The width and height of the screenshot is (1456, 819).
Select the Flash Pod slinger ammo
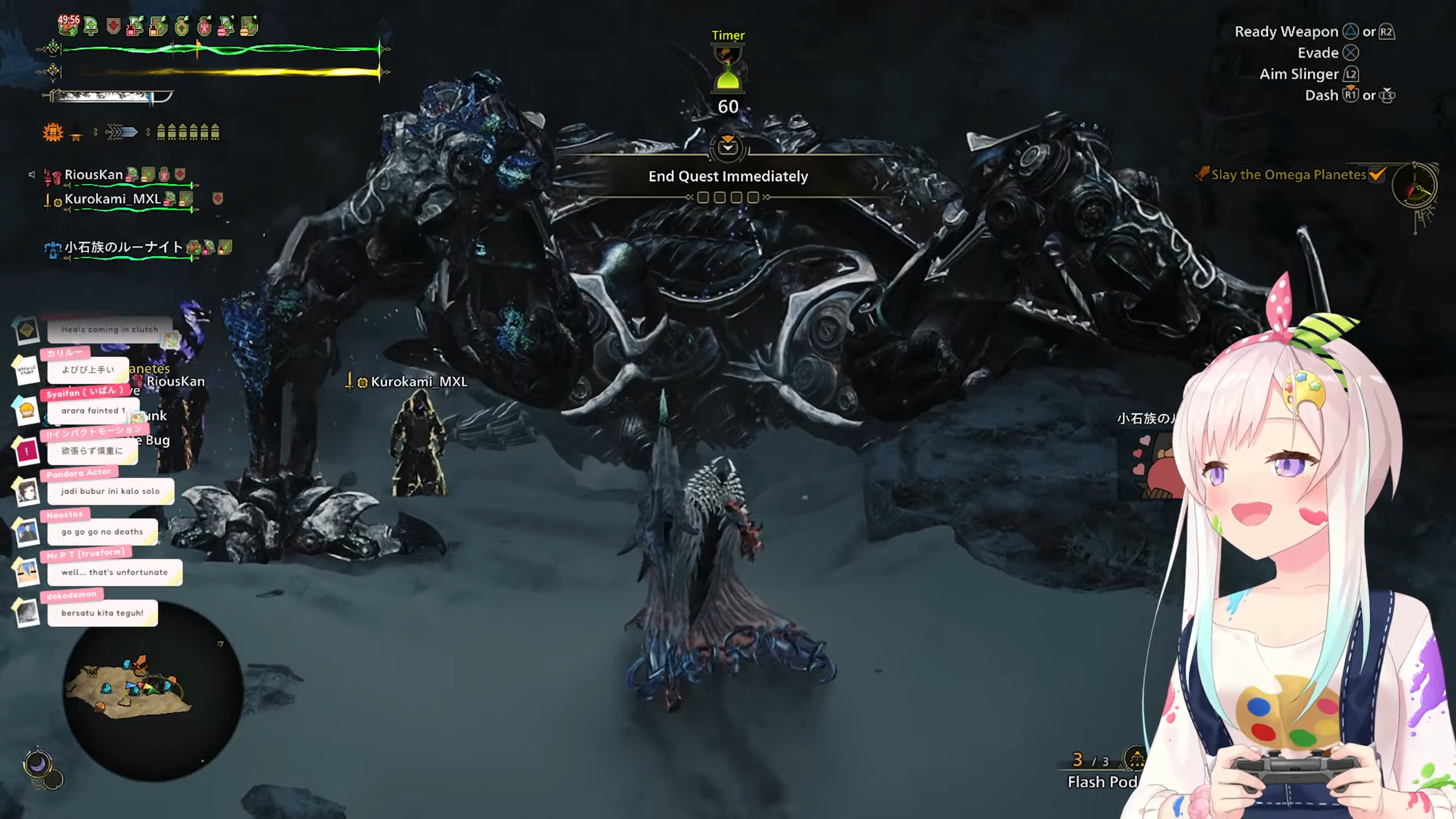click(1102, 781)
